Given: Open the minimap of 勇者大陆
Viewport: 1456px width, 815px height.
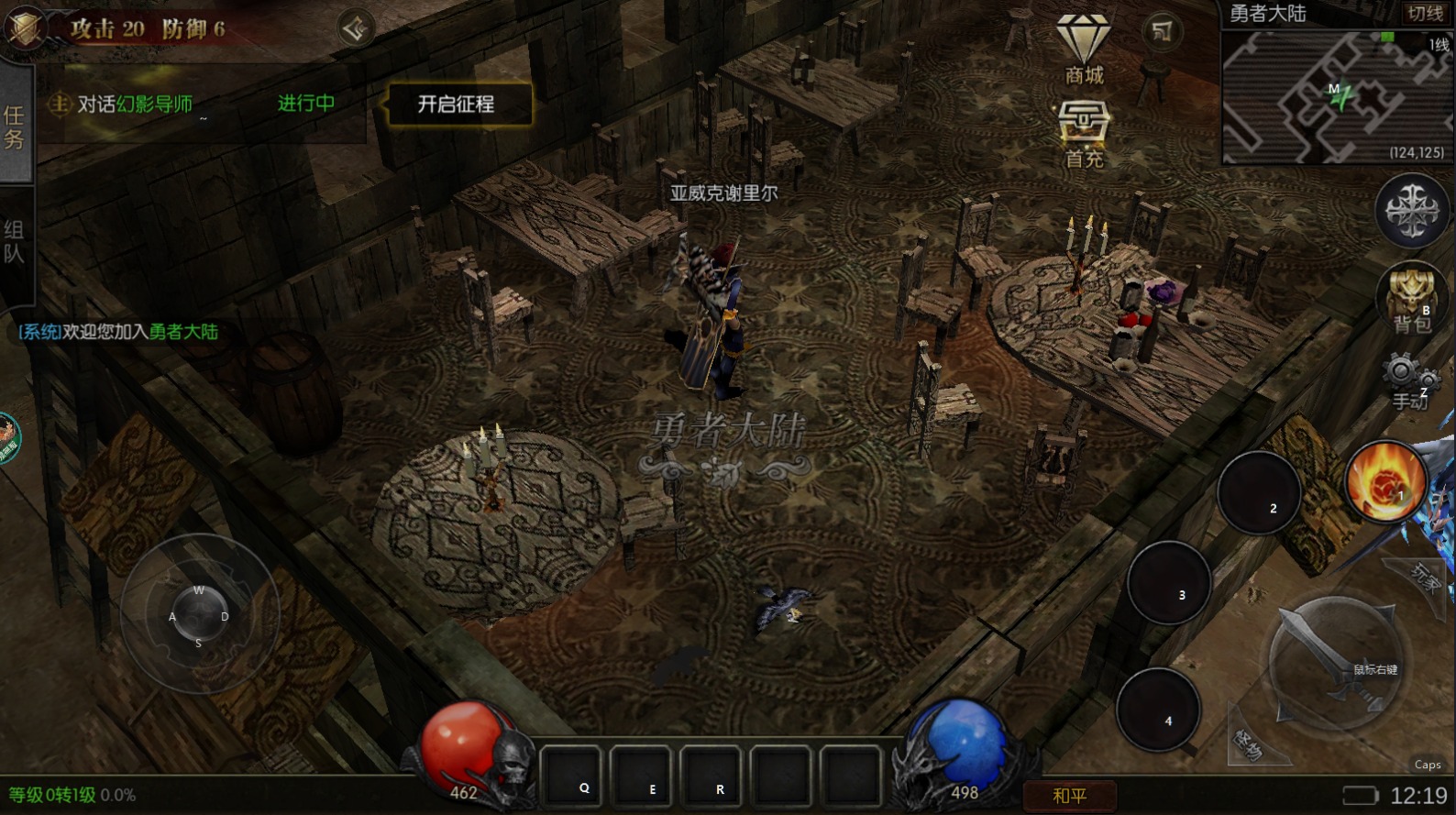Looking at the screenshot, I should [1337, 97].
